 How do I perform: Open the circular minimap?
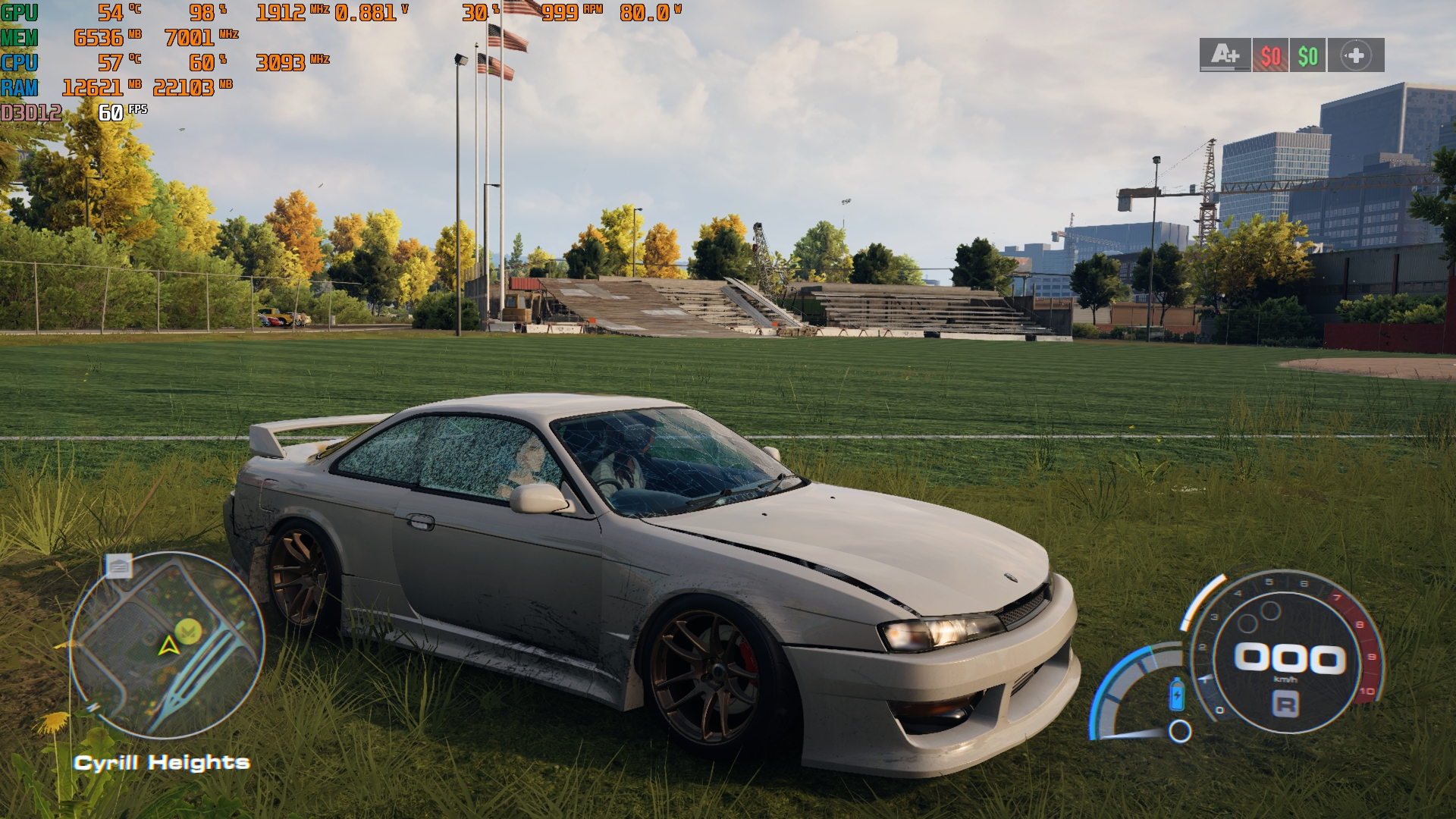167,645
